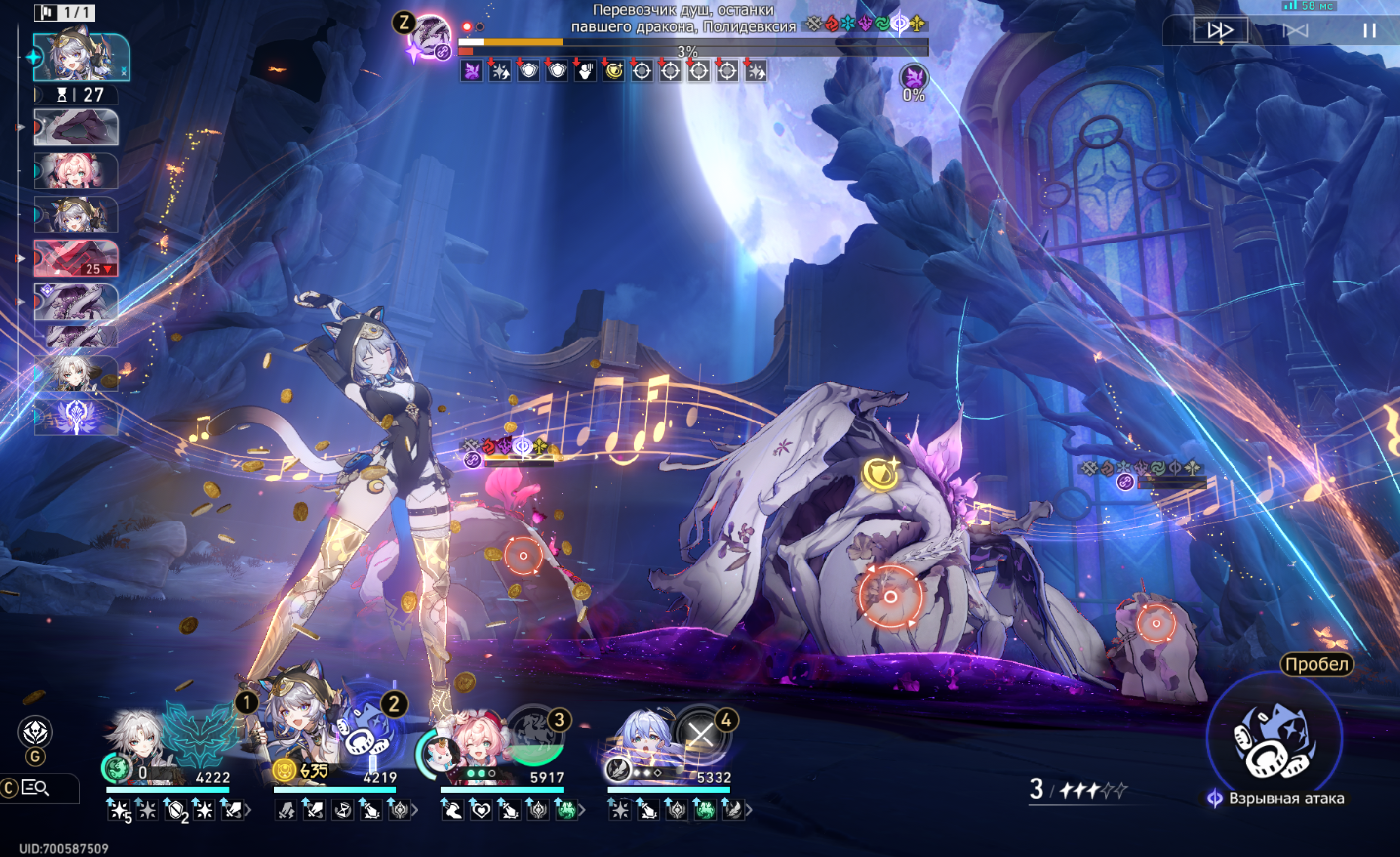This screenshot has height=857, width=1400.
Task: Activate the Взрывная атака cat paw ultimate
Action: click(x=1274, y=741)
